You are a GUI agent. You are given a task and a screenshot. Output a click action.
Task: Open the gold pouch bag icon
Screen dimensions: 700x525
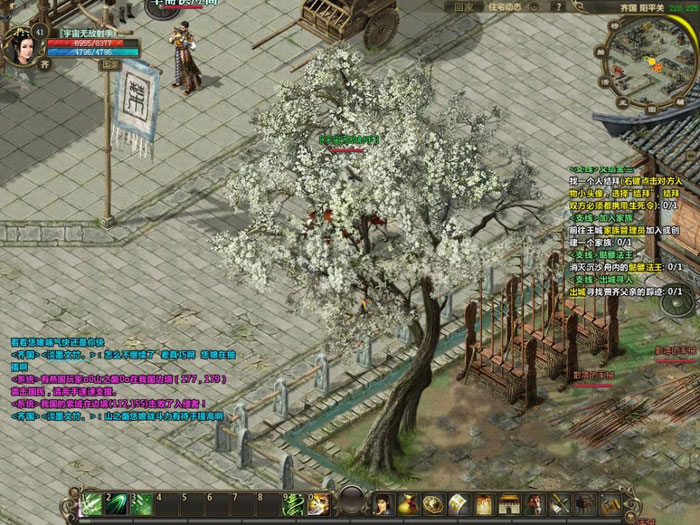click(408, 503)
